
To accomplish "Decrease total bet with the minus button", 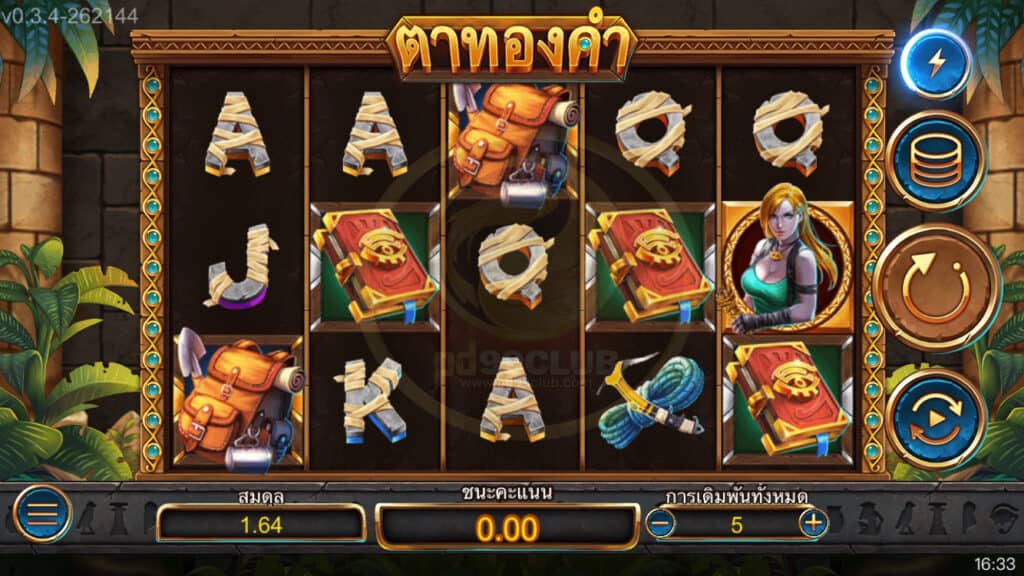I will pos(660,522).
